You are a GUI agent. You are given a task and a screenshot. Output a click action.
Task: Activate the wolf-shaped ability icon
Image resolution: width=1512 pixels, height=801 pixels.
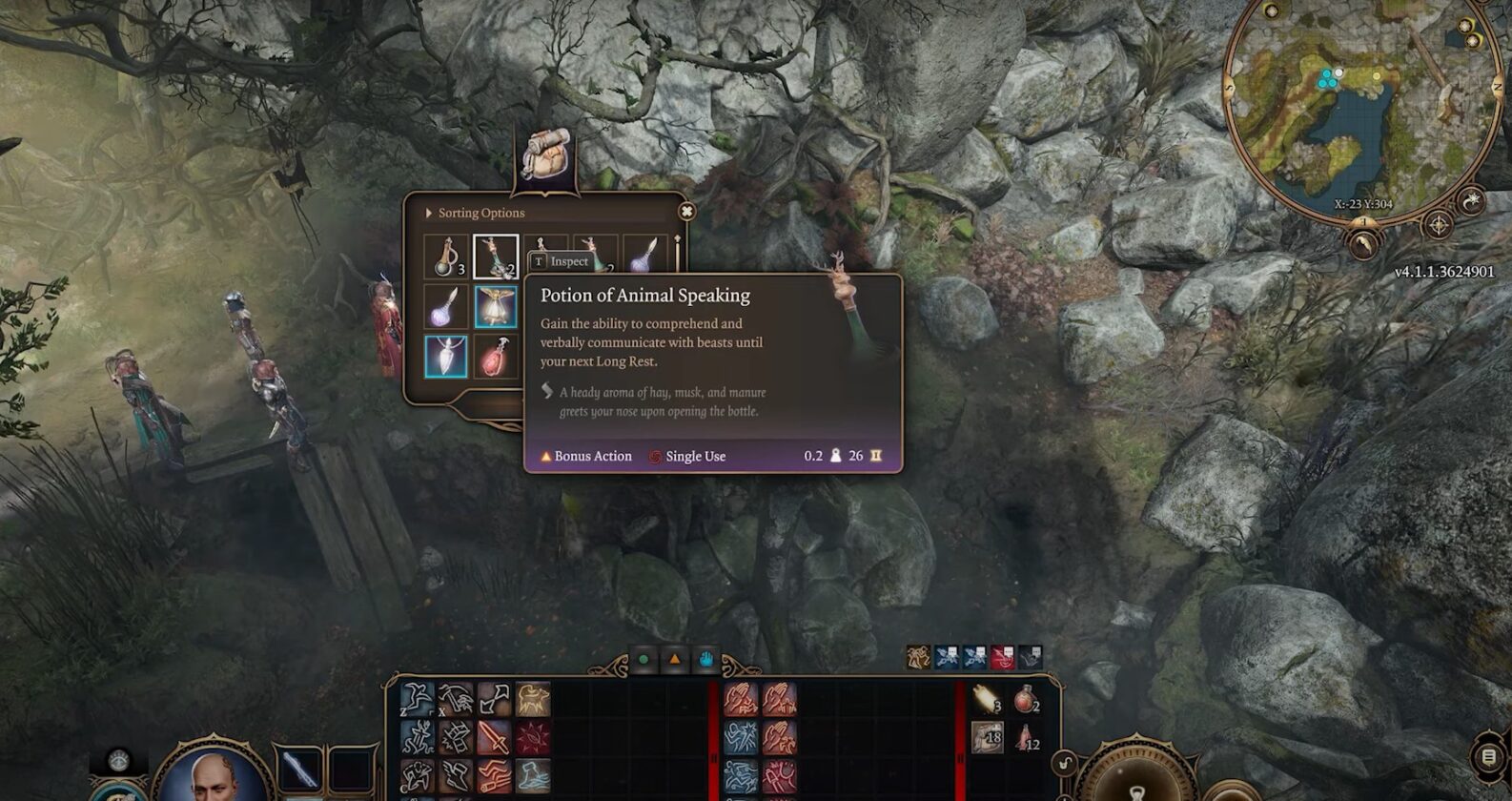coord(534,701)
